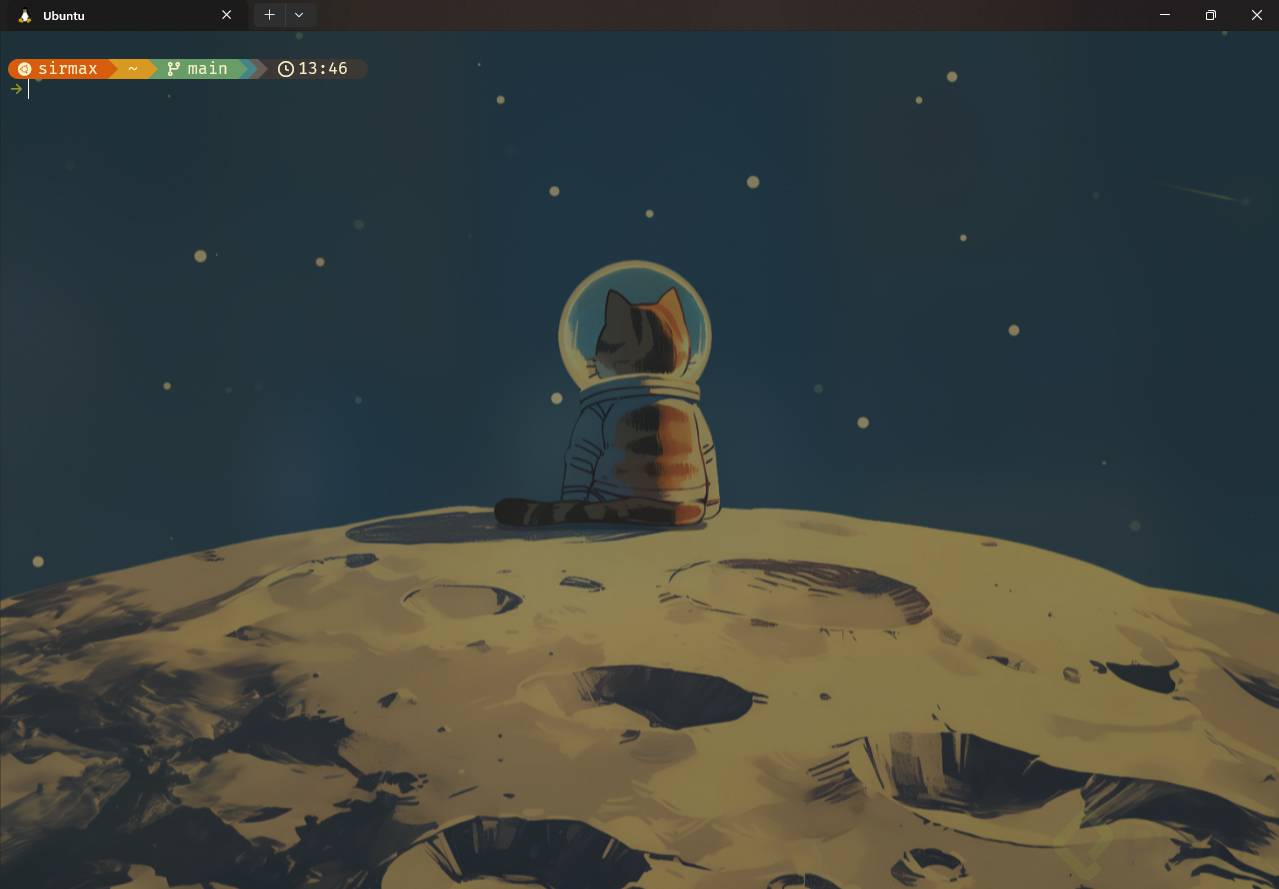This screenshot has width=1279, height=889.
Task: Minimize the terminal window
Action: [1165, 15]
